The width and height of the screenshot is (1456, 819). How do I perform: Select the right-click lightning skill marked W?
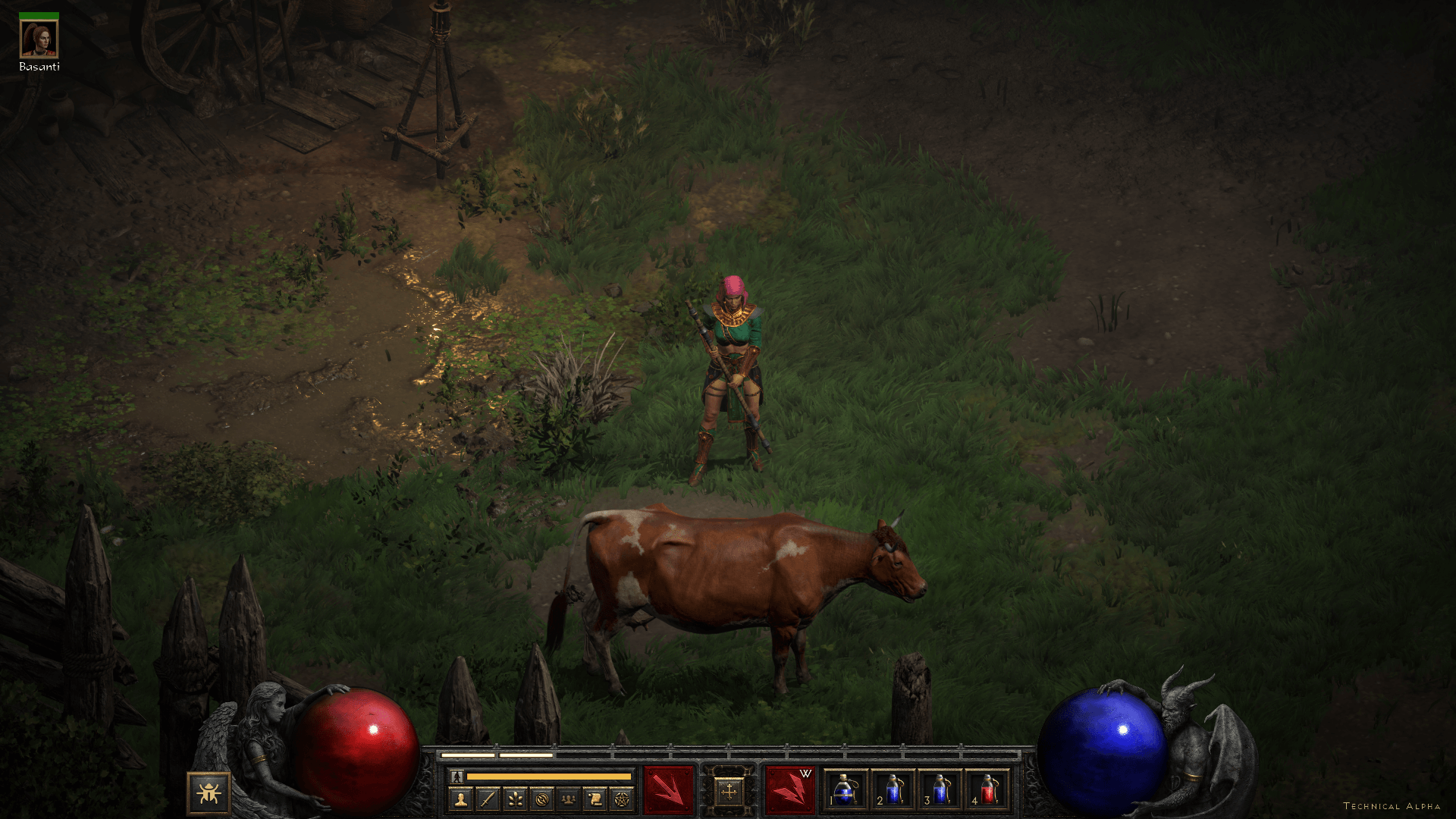point(789,790)
